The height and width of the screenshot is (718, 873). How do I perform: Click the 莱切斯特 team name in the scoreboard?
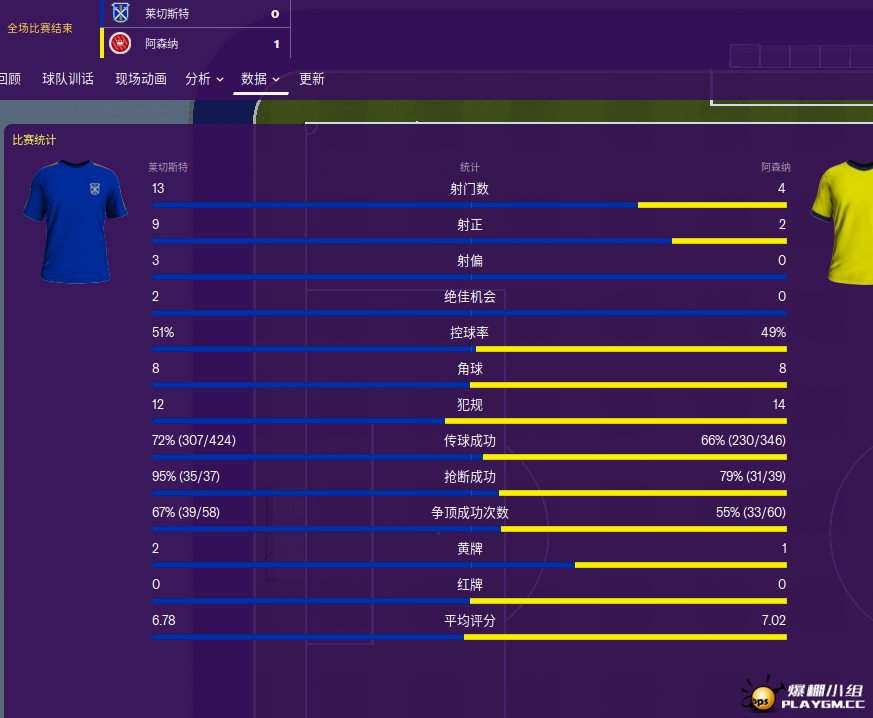point(165,14)
